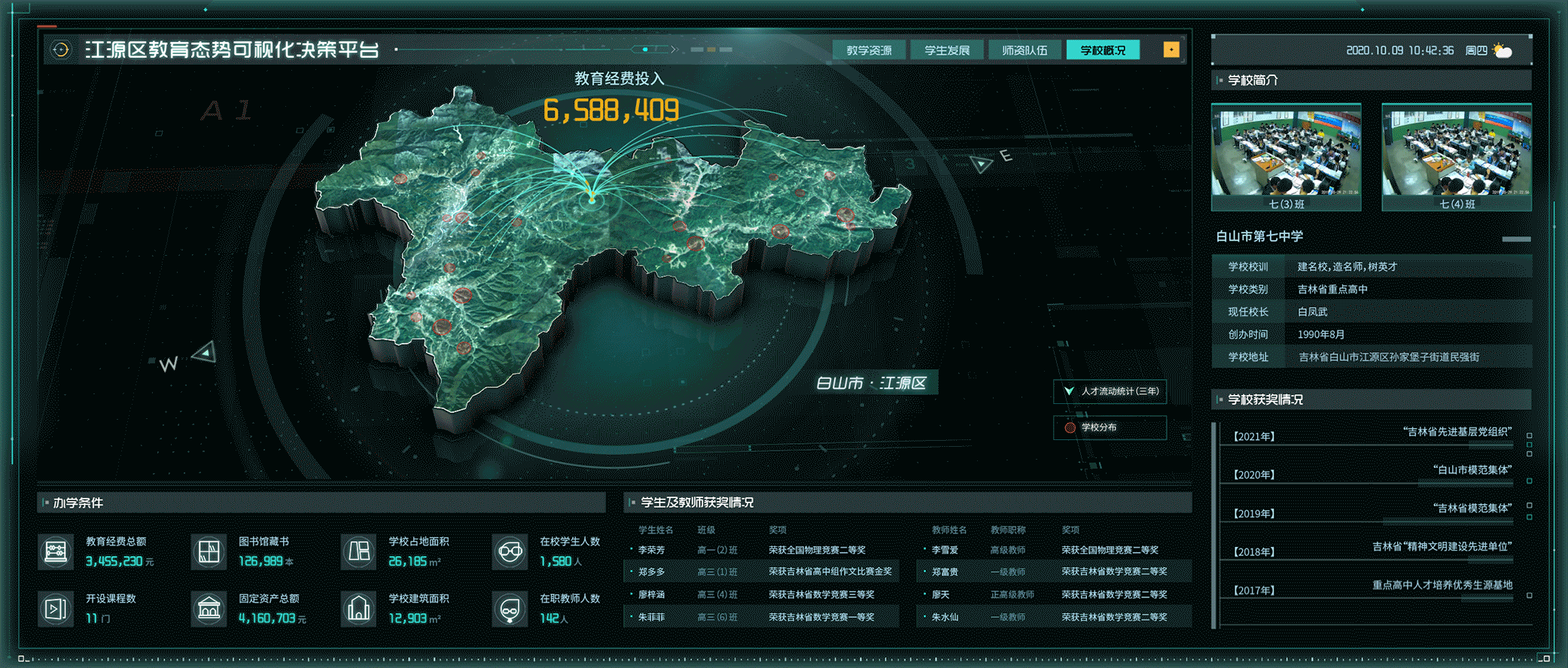Screen dimensions: 1568x668
Task: Switch to the 教学资源 tab
Action: point(869,49)
